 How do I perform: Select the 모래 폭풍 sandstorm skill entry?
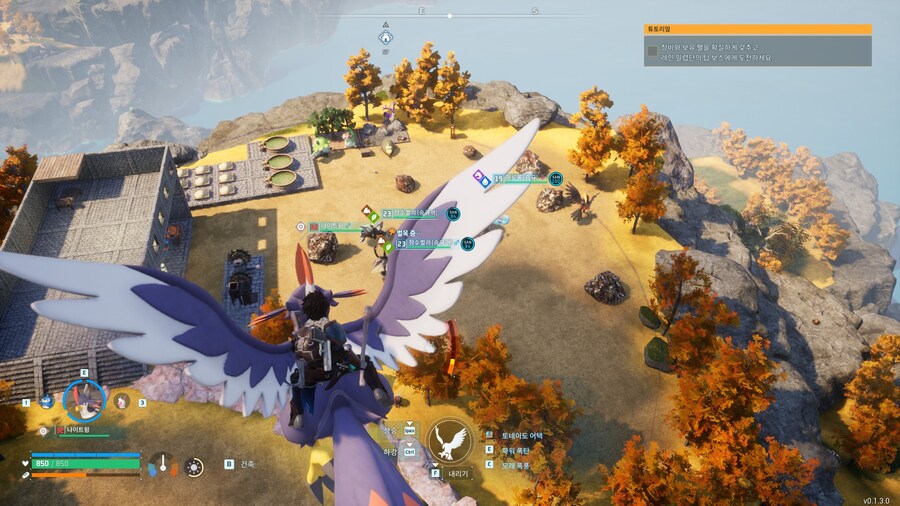[514, 464]
